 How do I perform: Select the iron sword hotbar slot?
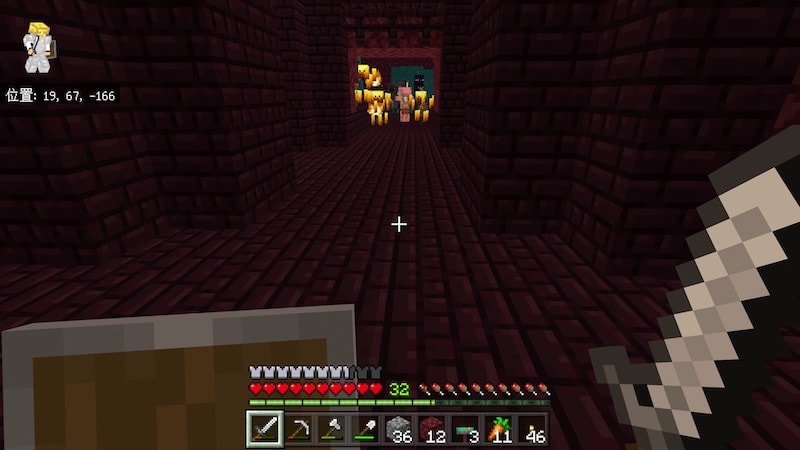[x=264, y=429]
